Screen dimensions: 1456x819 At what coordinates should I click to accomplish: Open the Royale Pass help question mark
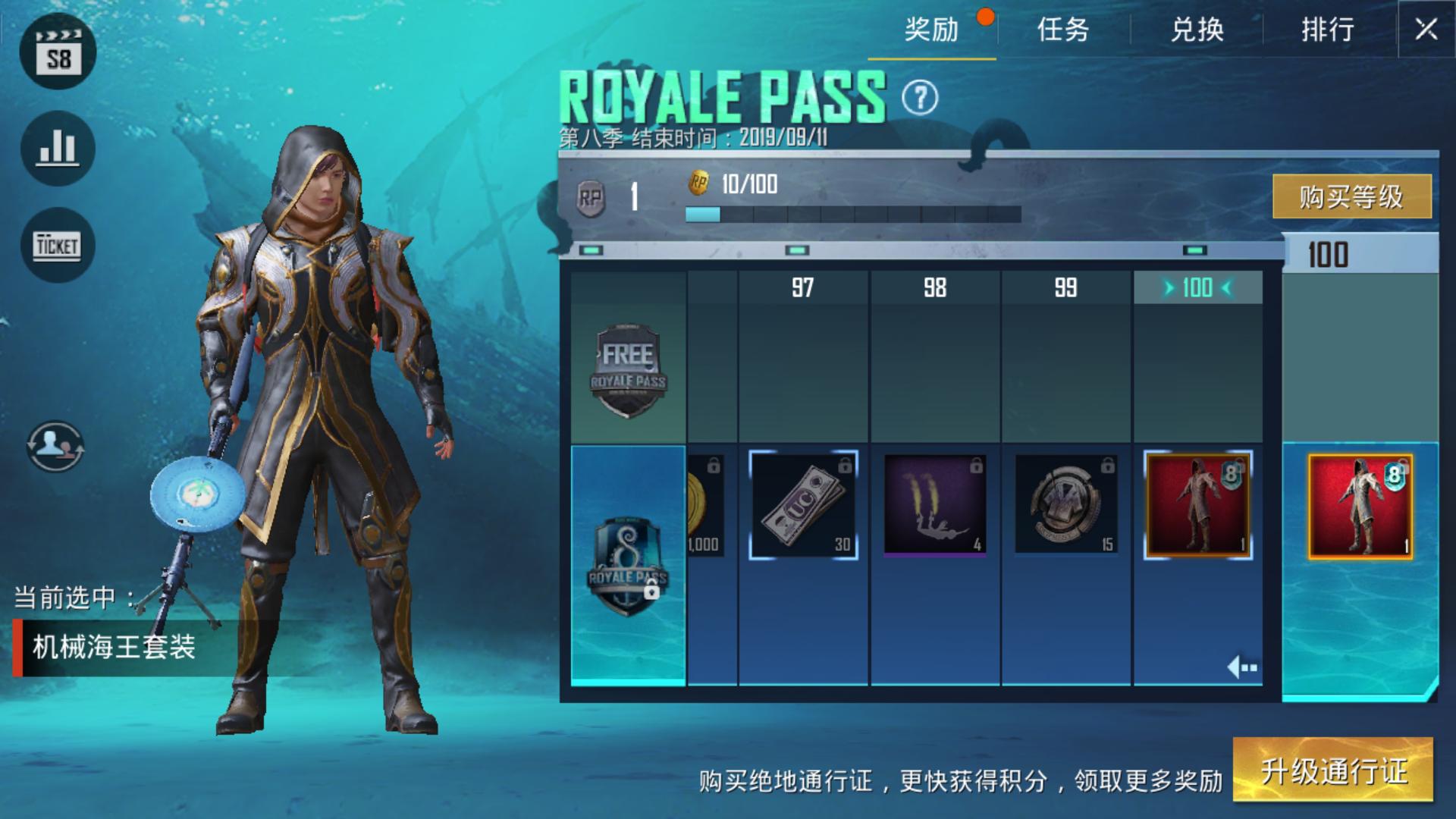click(x=920, y=98)
